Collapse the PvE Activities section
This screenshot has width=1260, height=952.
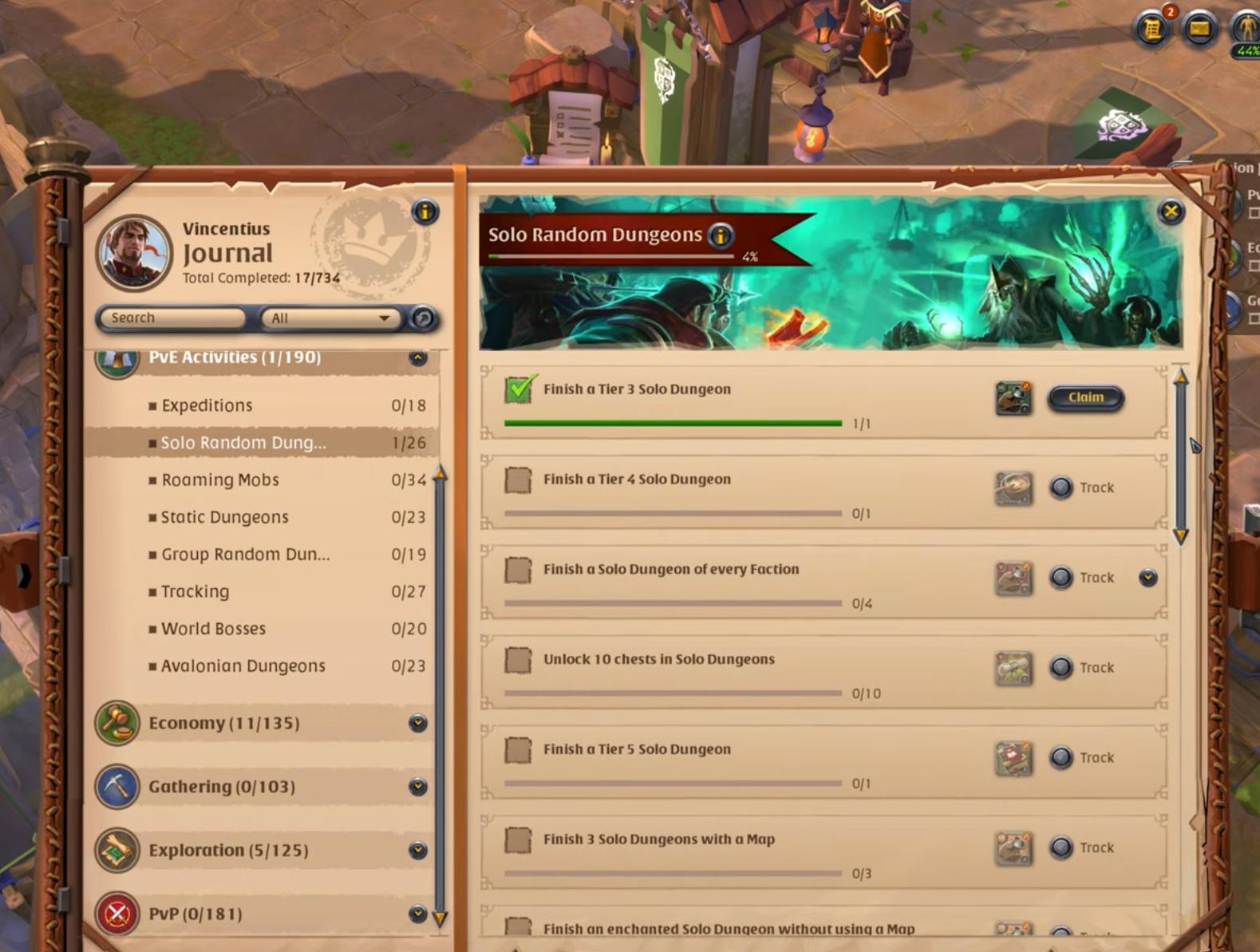pyautogui.click(x=418, y=357)
